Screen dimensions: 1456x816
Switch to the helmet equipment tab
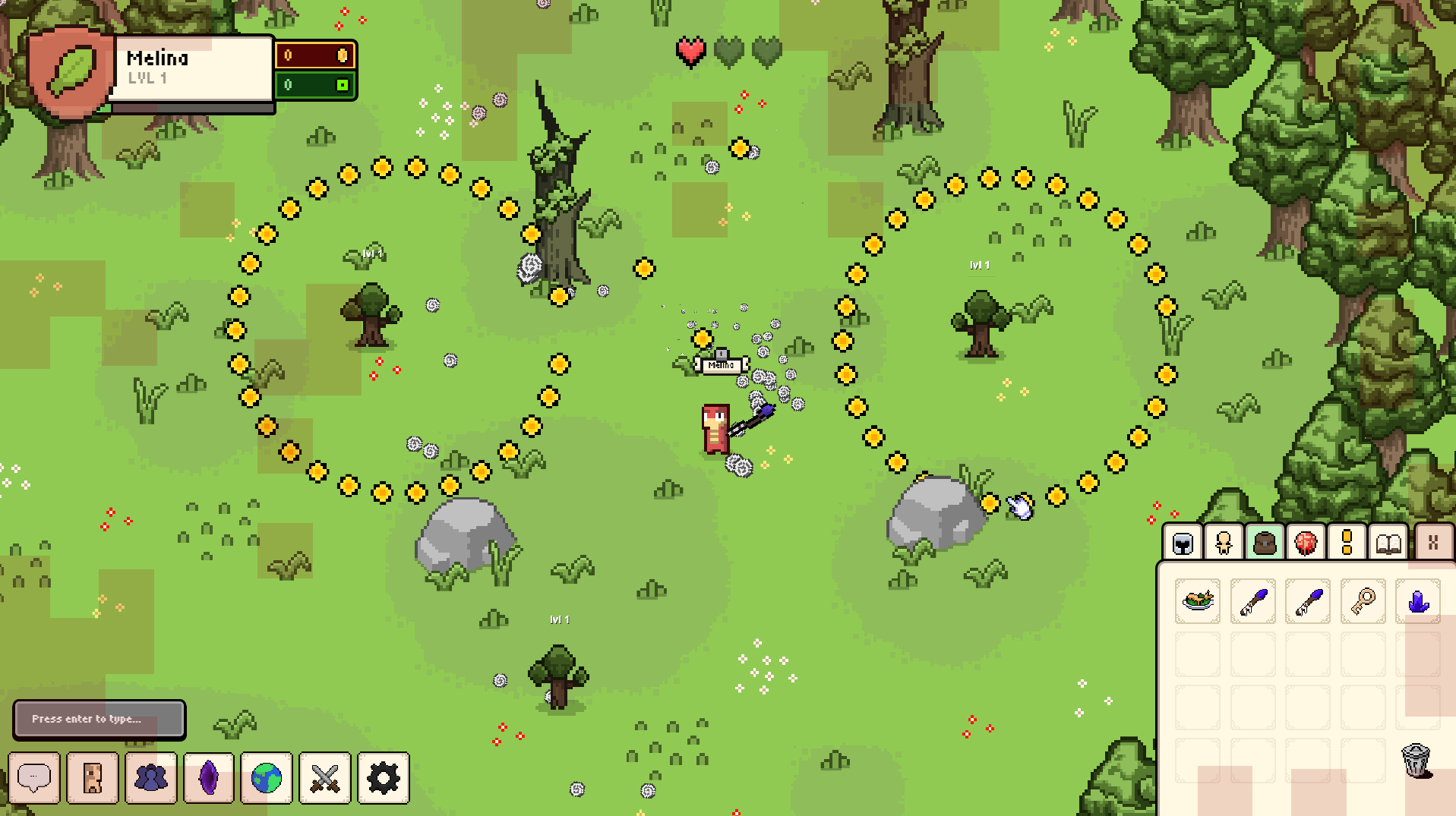tap(1183, 543)
